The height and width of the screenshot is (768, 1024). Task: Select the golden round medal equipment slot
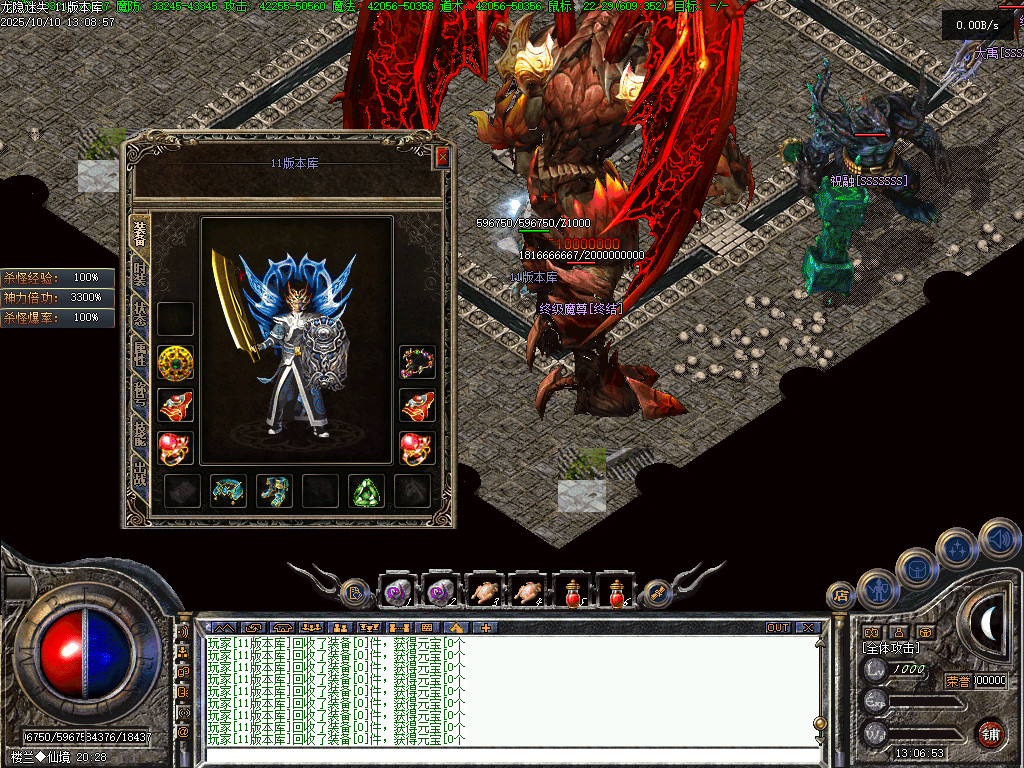click(x=176, y=362)
